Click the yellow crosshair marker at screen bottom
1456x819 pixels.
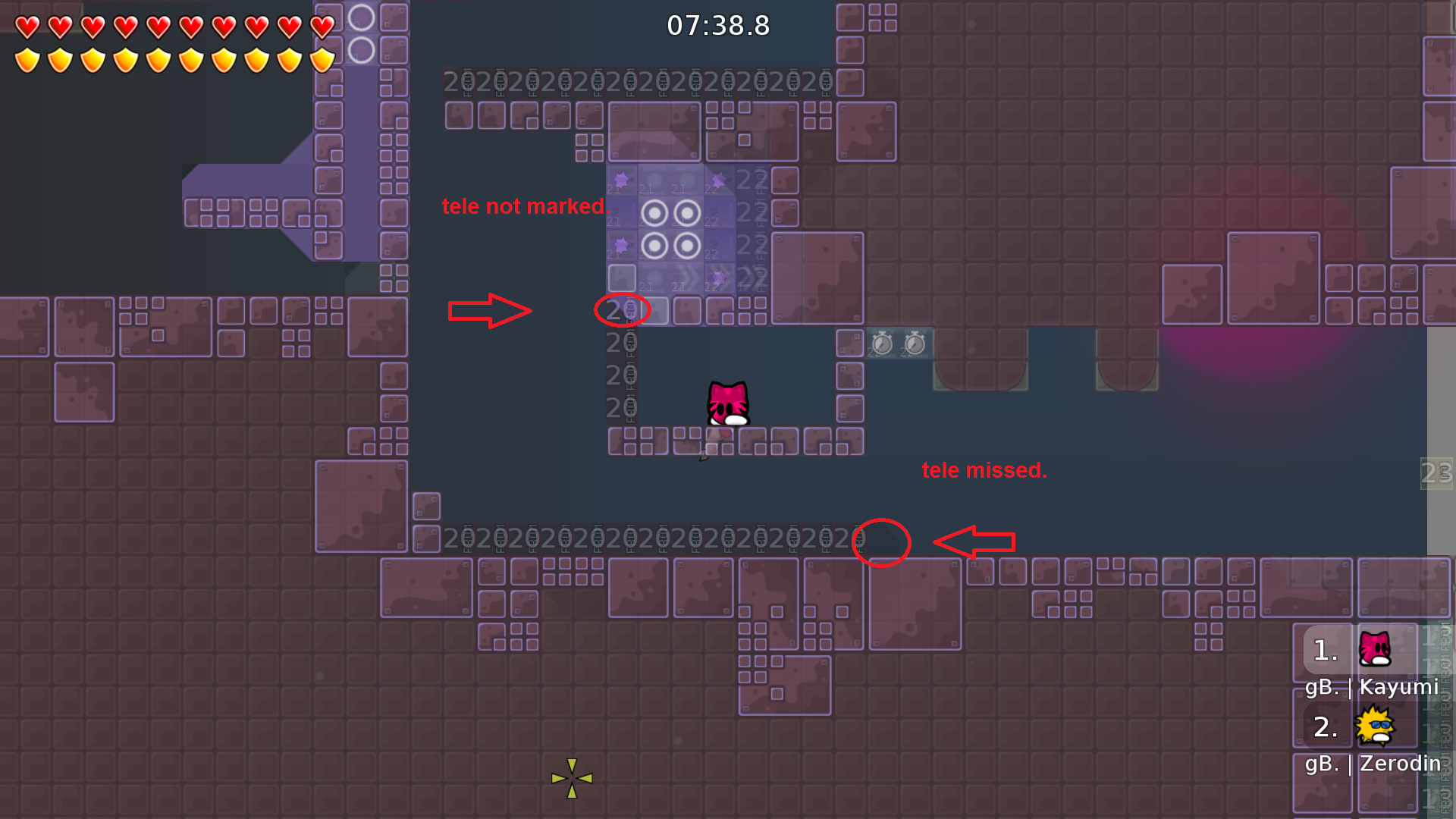coord(573,778)
